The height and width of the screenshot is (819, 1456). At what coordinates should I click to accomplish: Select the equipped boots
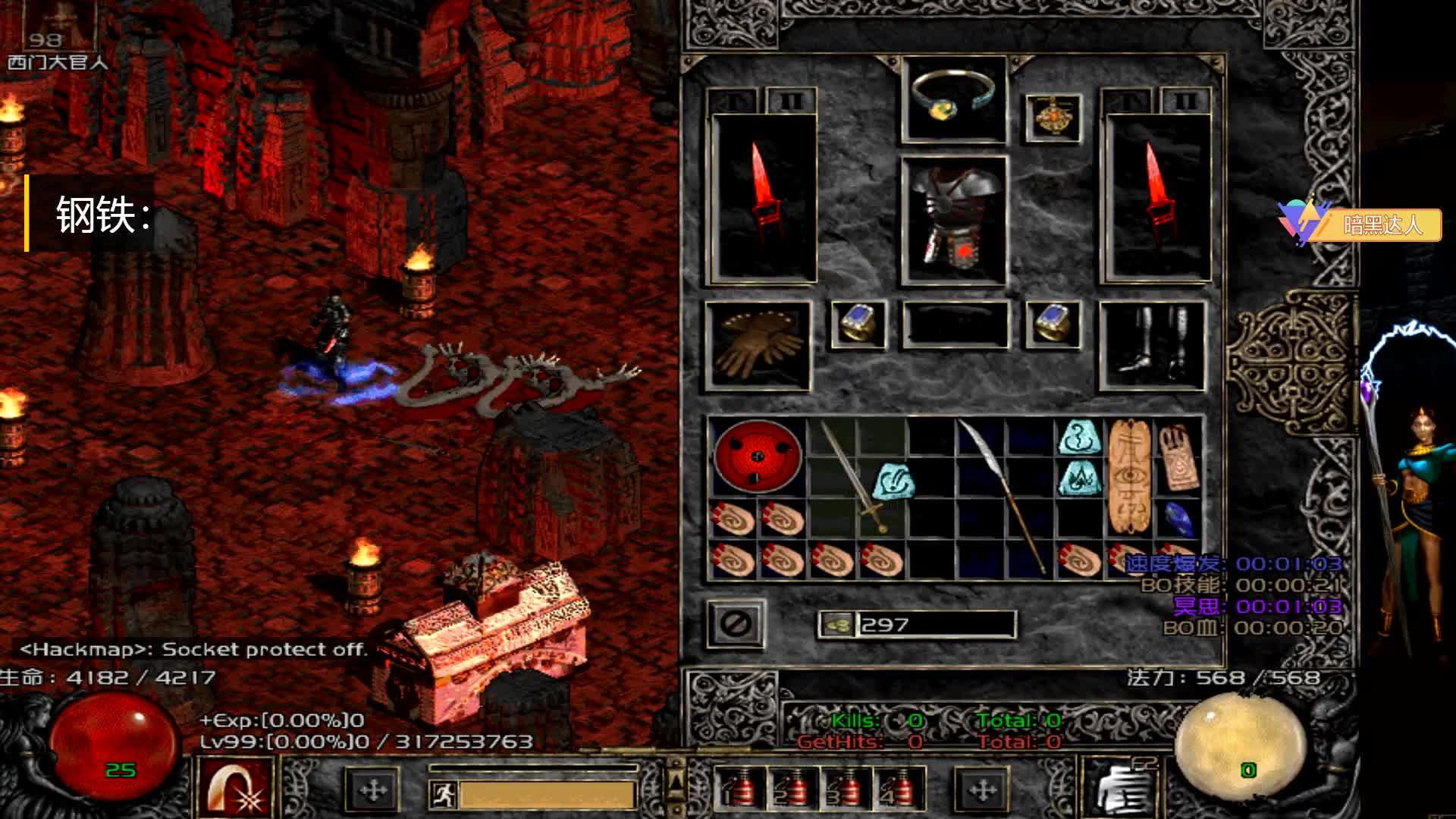point(1152,345)
